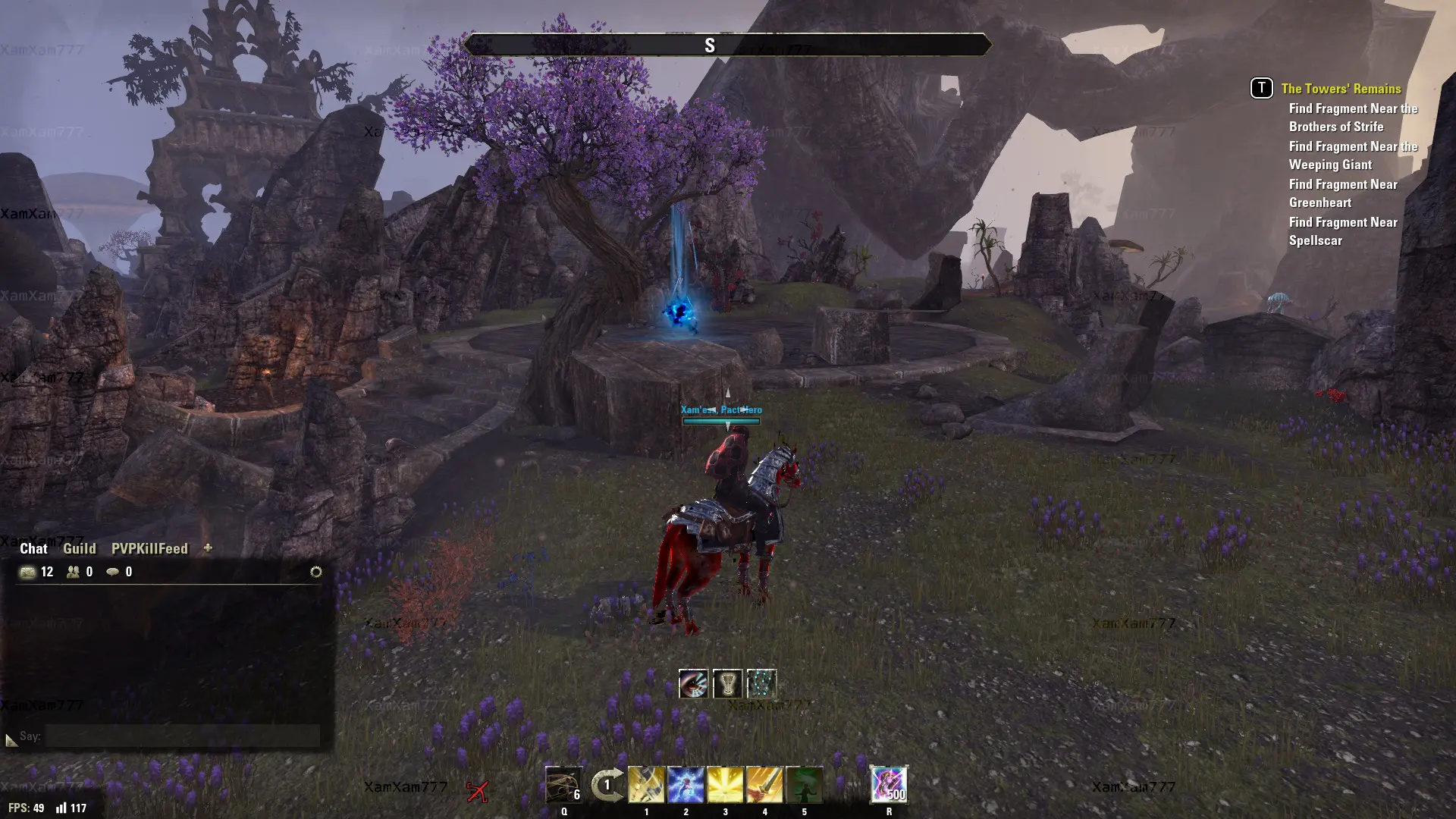Screen dimensions: 1456x819
Task: Swap weapon bars with the arrow icon
Action: [x=607, y=785]
